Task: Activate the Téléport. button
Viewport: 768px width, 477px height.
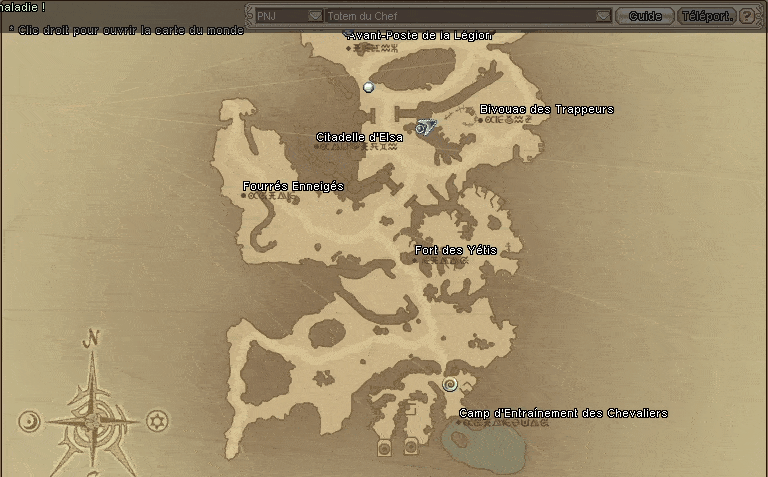Action: [706, 16]
